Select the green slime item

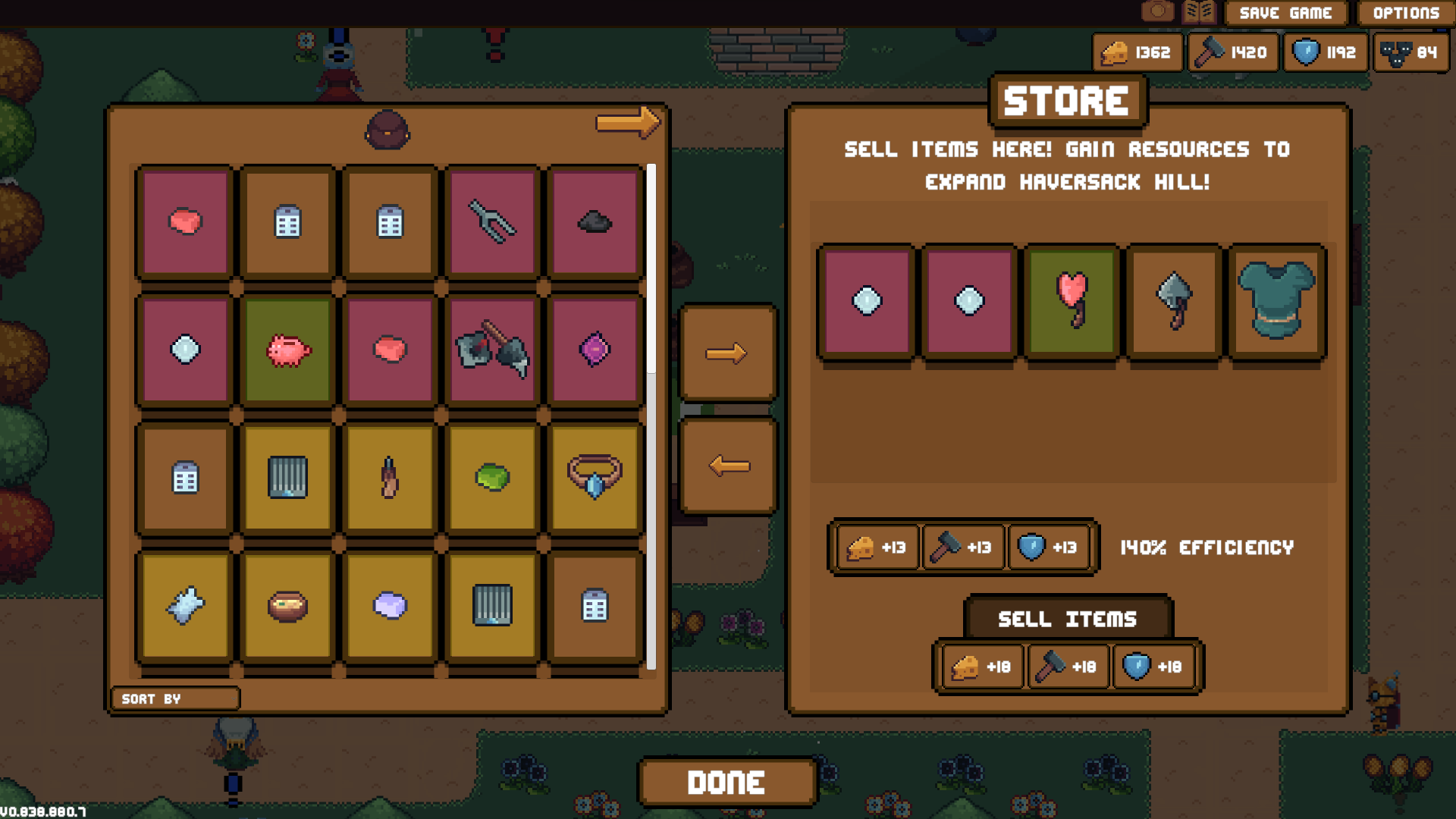[x=491, y=478]
